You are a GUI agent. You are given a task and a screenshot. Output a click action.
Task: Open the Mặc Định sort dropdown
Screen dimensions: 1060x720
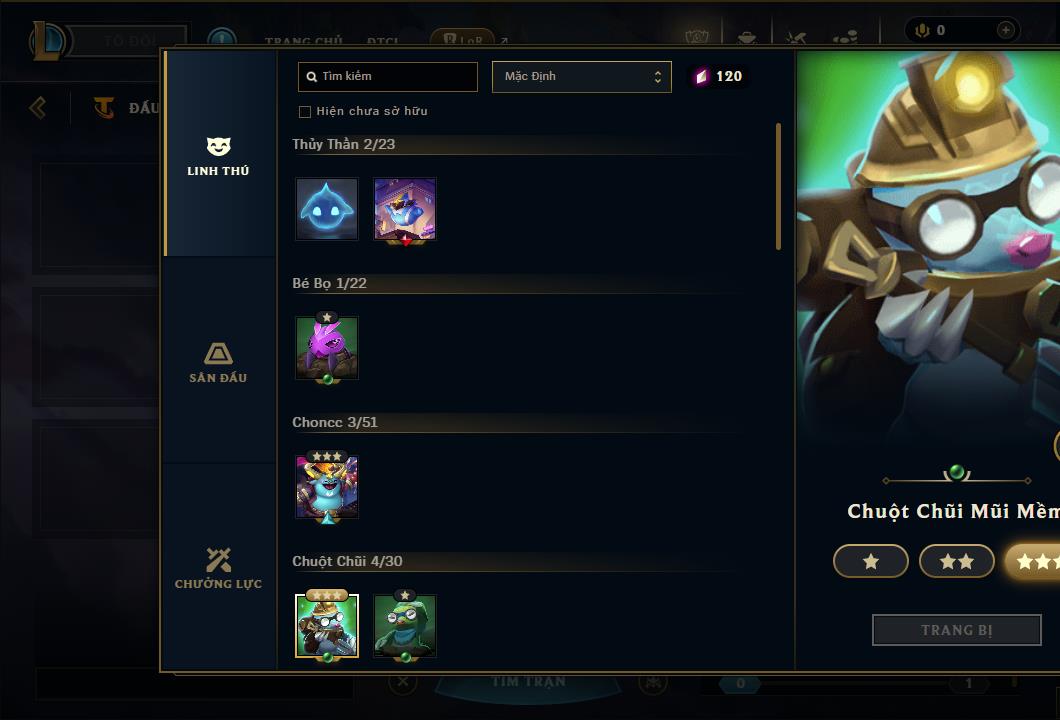581,77
